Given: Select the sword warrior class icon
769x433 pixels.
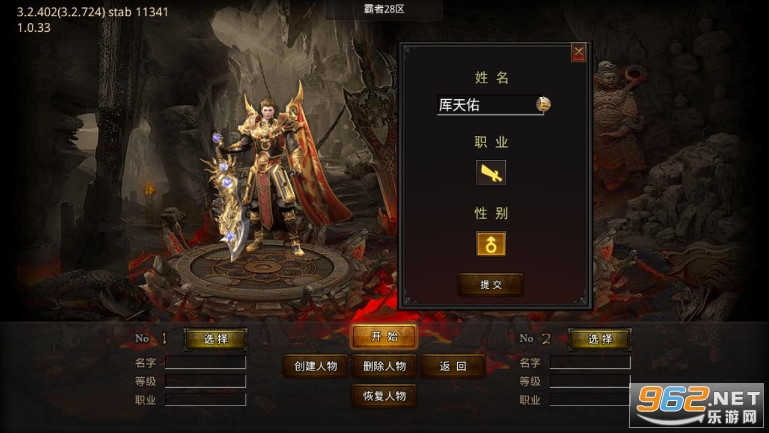Looking at the screenshot, I should point(491,173).
